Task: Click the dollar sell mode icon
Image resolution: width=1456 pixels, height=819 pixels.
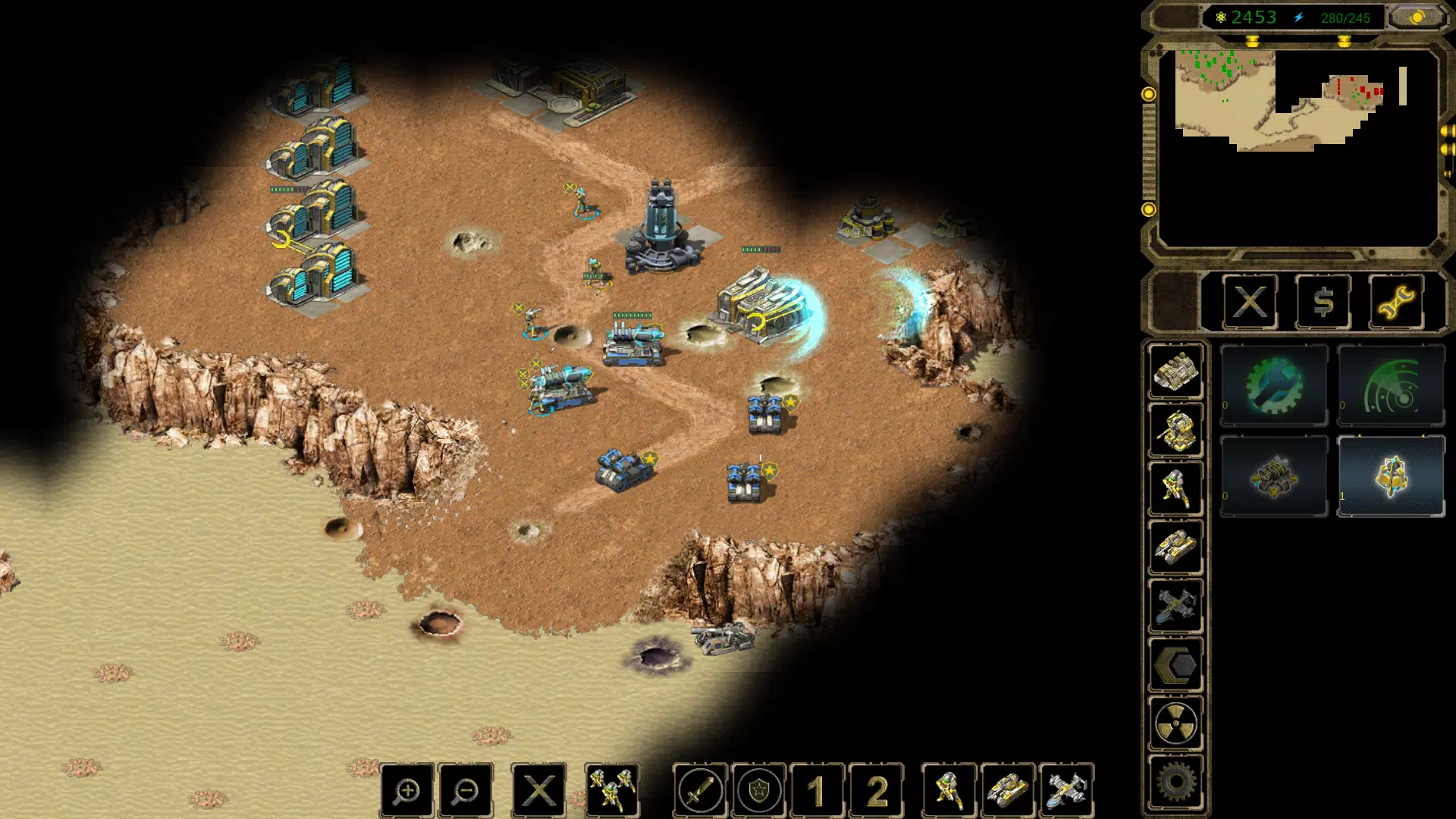Action: point(1323,303)
